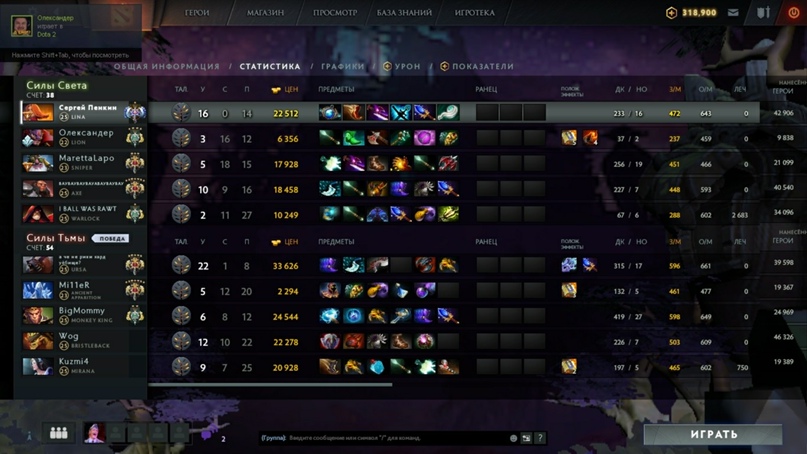Go to the Магазин store section

[266, 13]
